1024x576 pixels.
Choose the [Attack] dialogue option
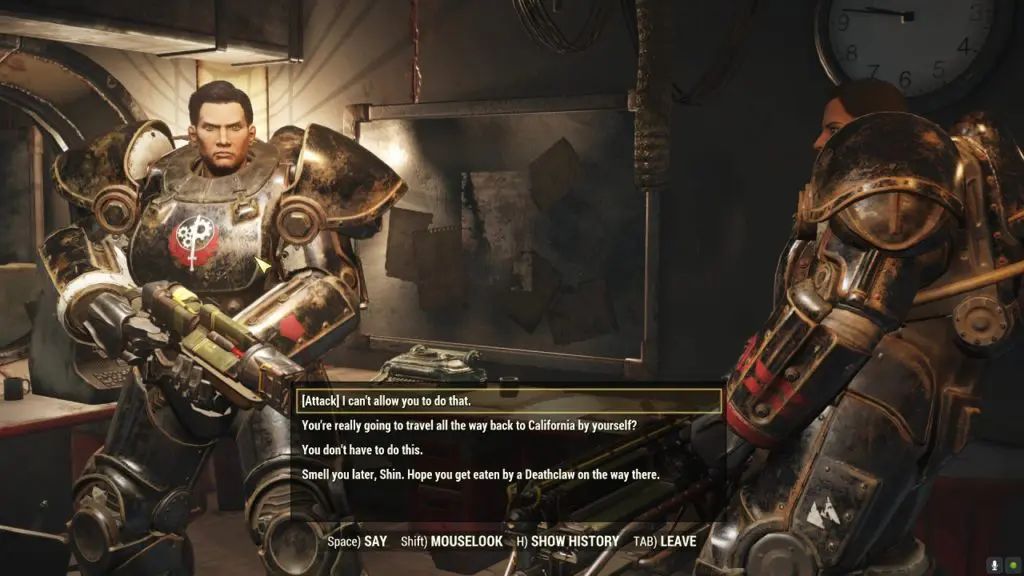[x=386, y=401]
